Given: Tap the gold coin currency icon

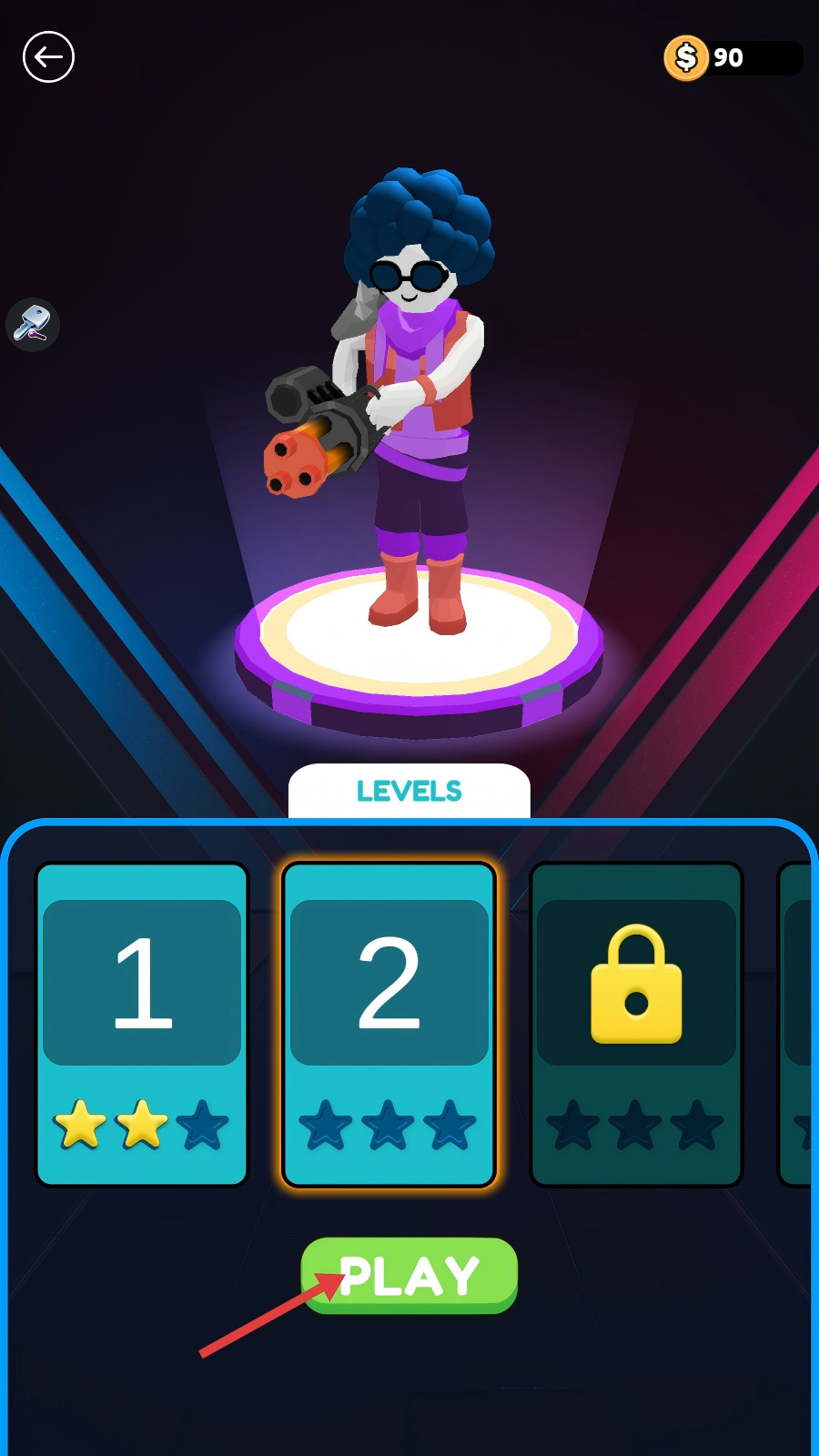Looking at the screenshot, I should [686, 58].
